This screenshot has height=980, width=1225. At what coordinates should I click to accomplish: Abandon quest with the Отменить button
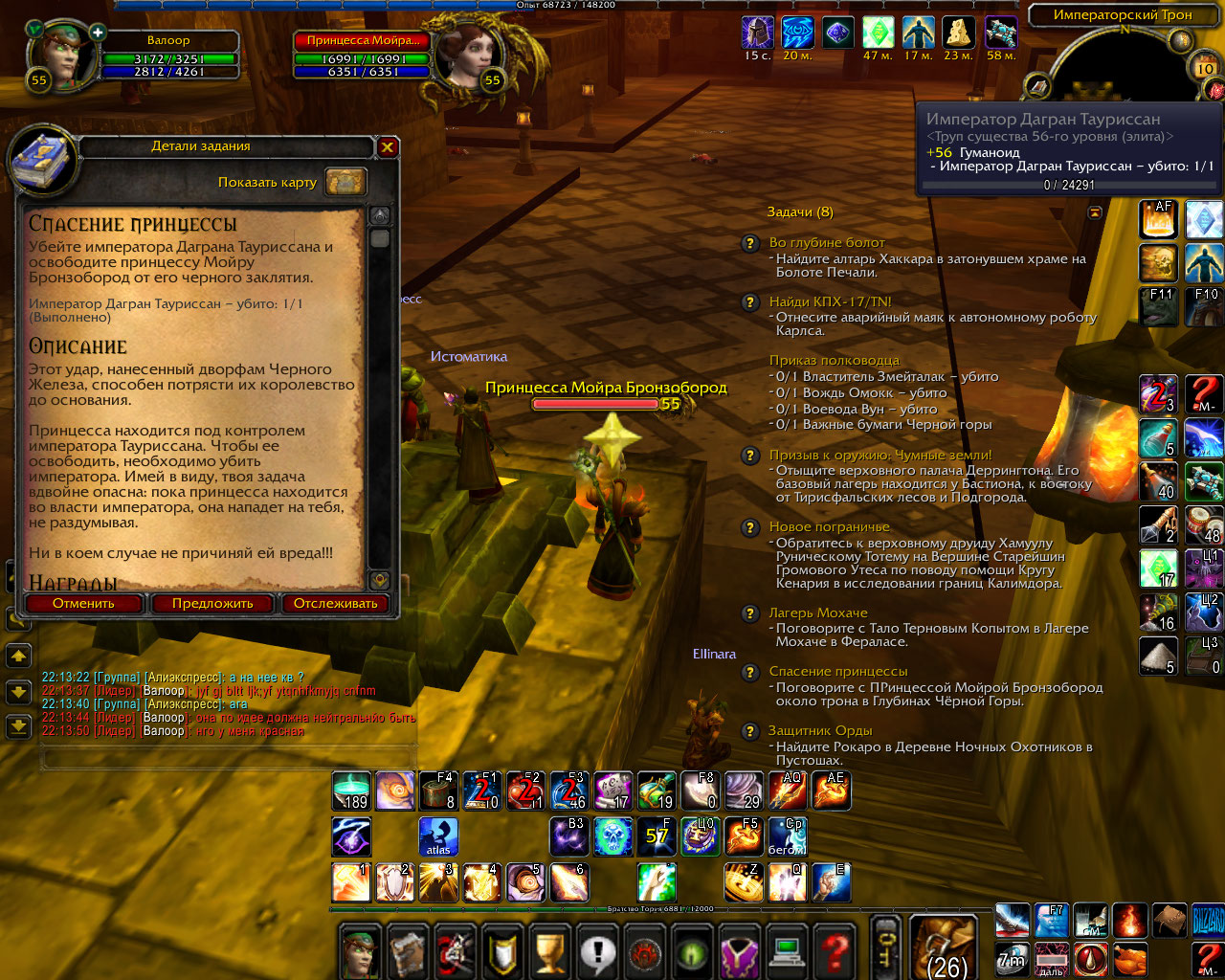[83, 604]
